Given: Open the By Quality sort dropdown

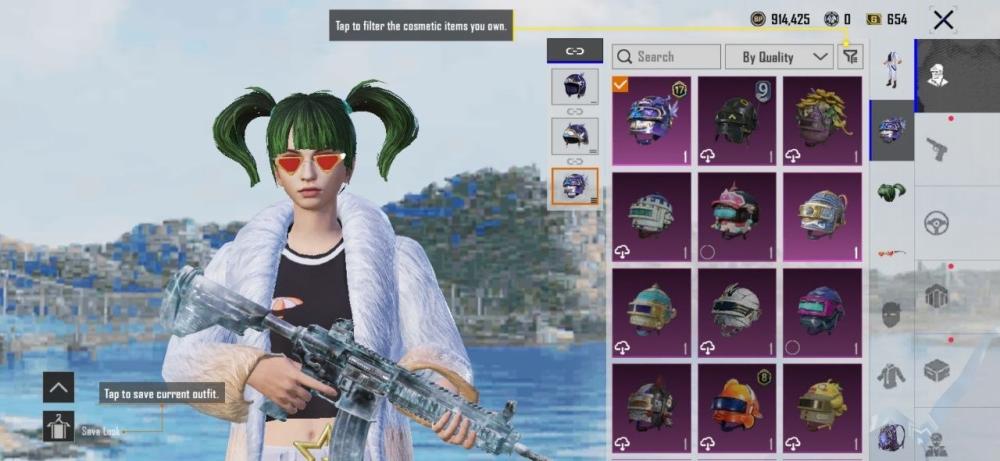Looking at the screenshot, I should coord(779,57).
